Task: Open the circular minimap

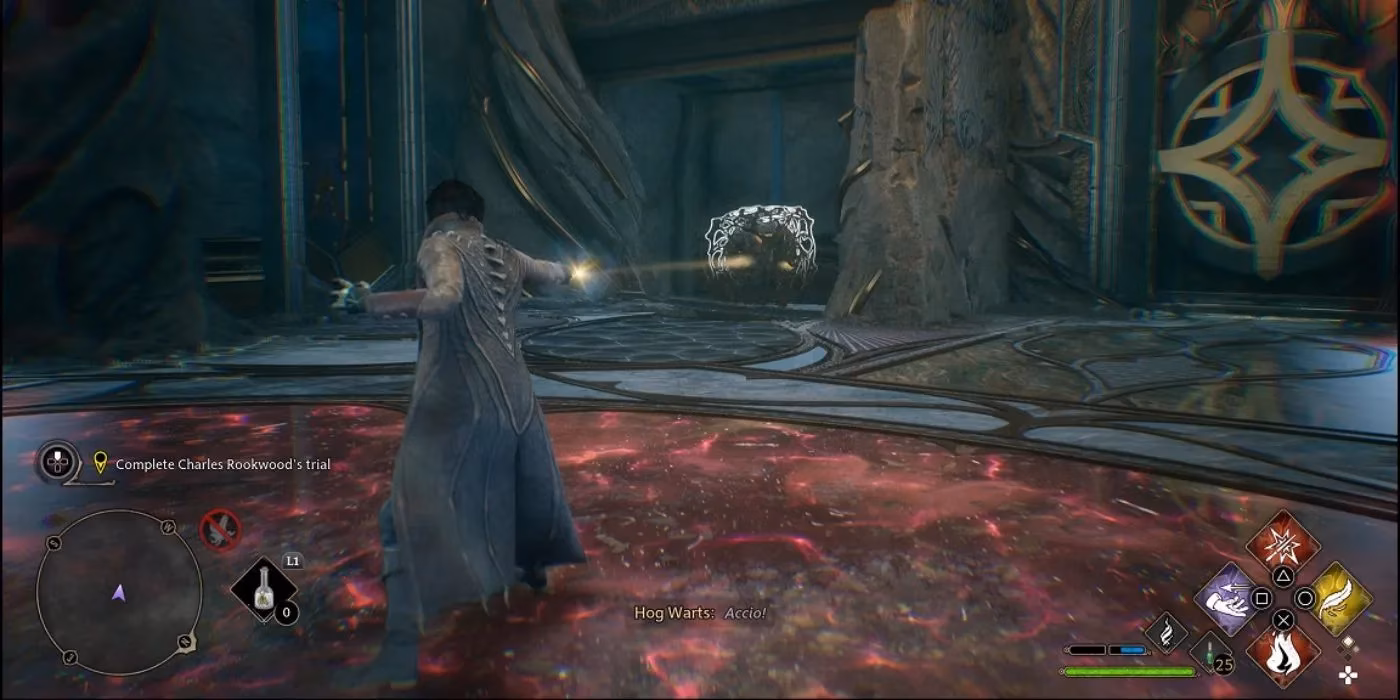Action: pos(119,592)
